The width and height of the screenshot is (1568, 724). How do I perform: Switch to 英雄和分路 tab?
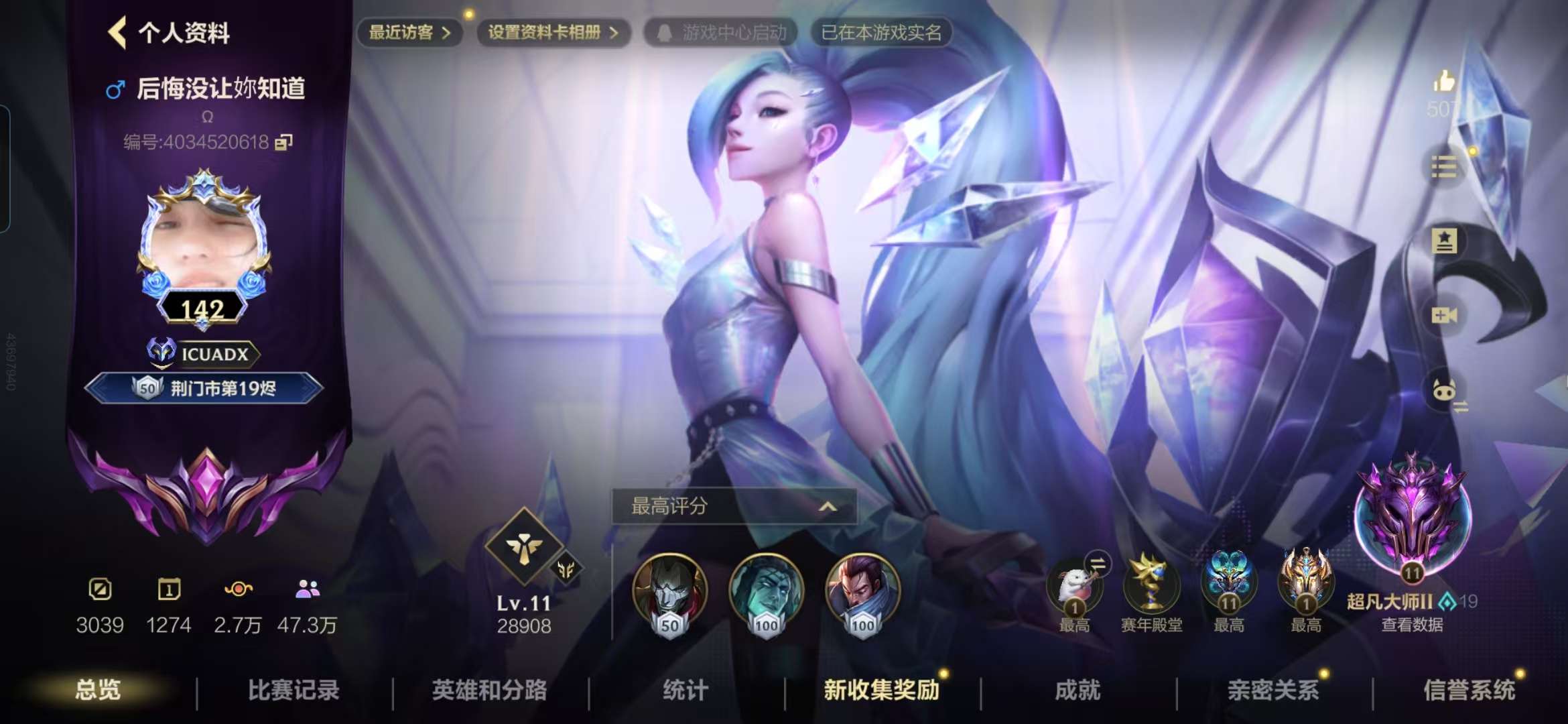point(489,690)
